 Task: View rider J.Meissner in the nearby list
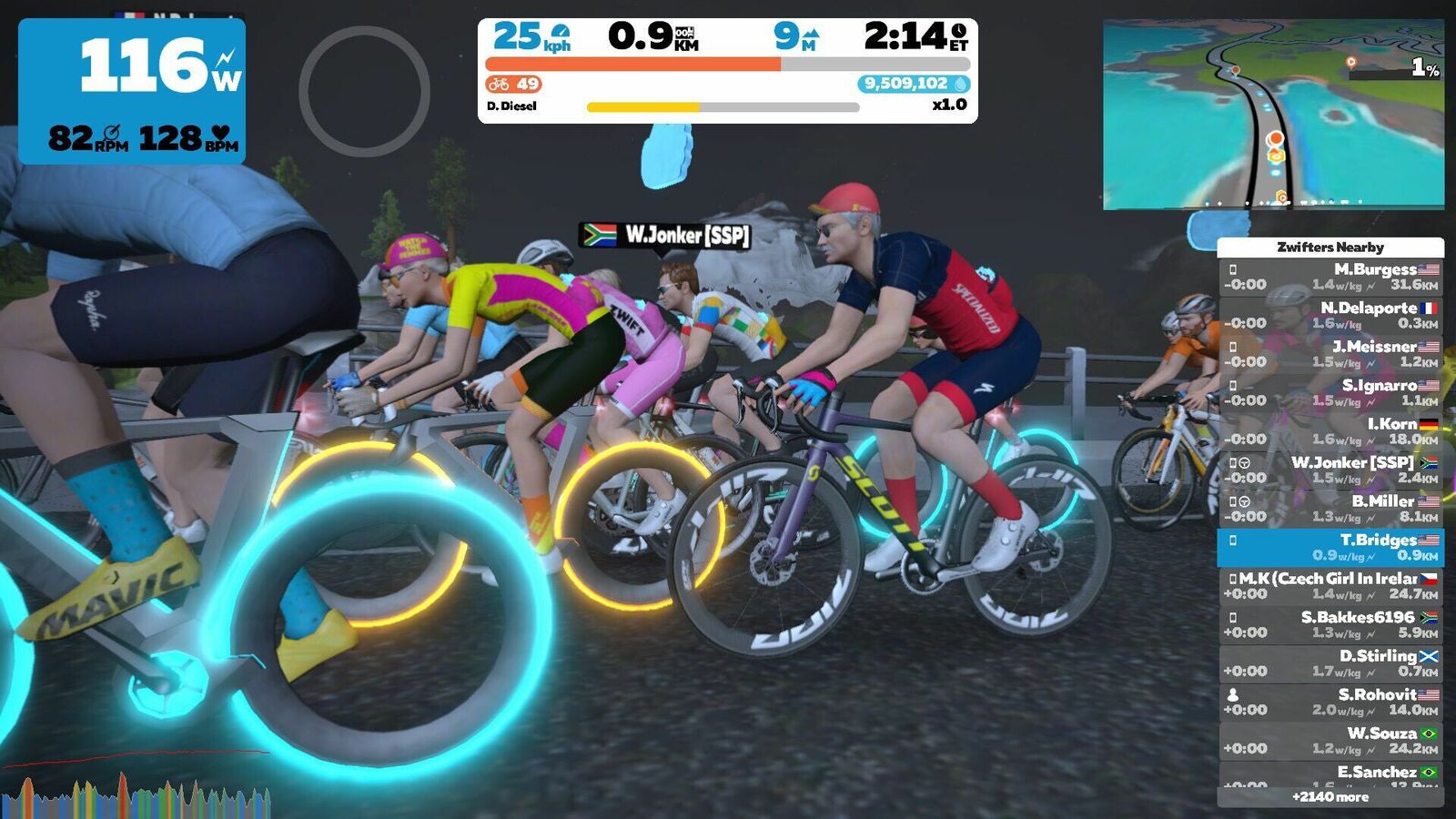[x=1330, y=354]
